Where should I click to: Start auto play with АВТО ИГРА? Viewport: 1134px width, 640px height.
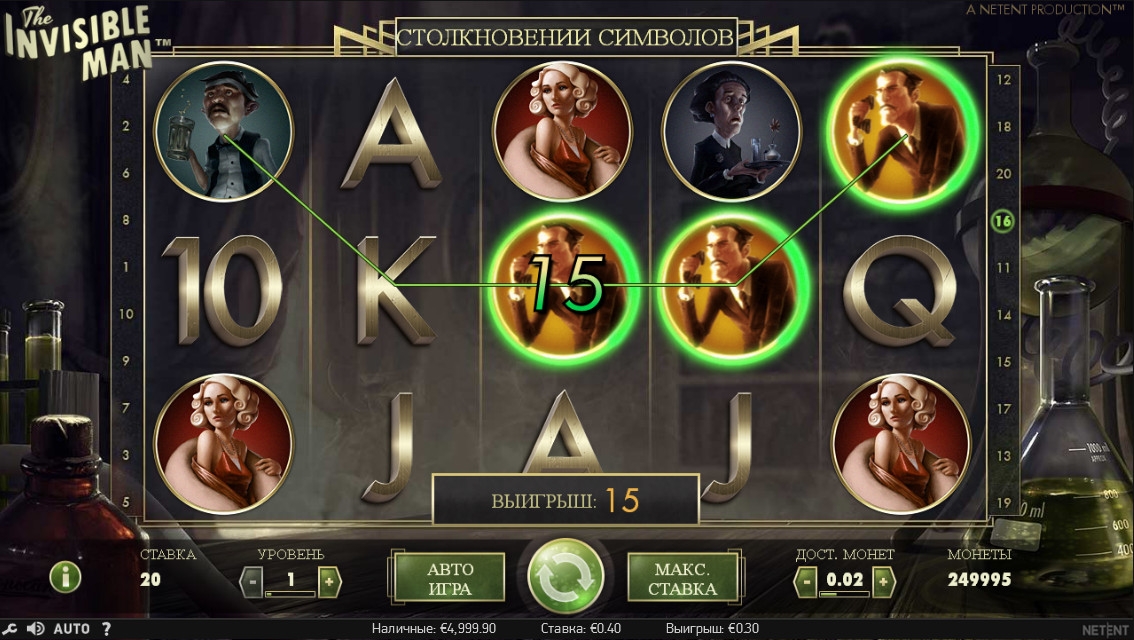coord(450,577)
